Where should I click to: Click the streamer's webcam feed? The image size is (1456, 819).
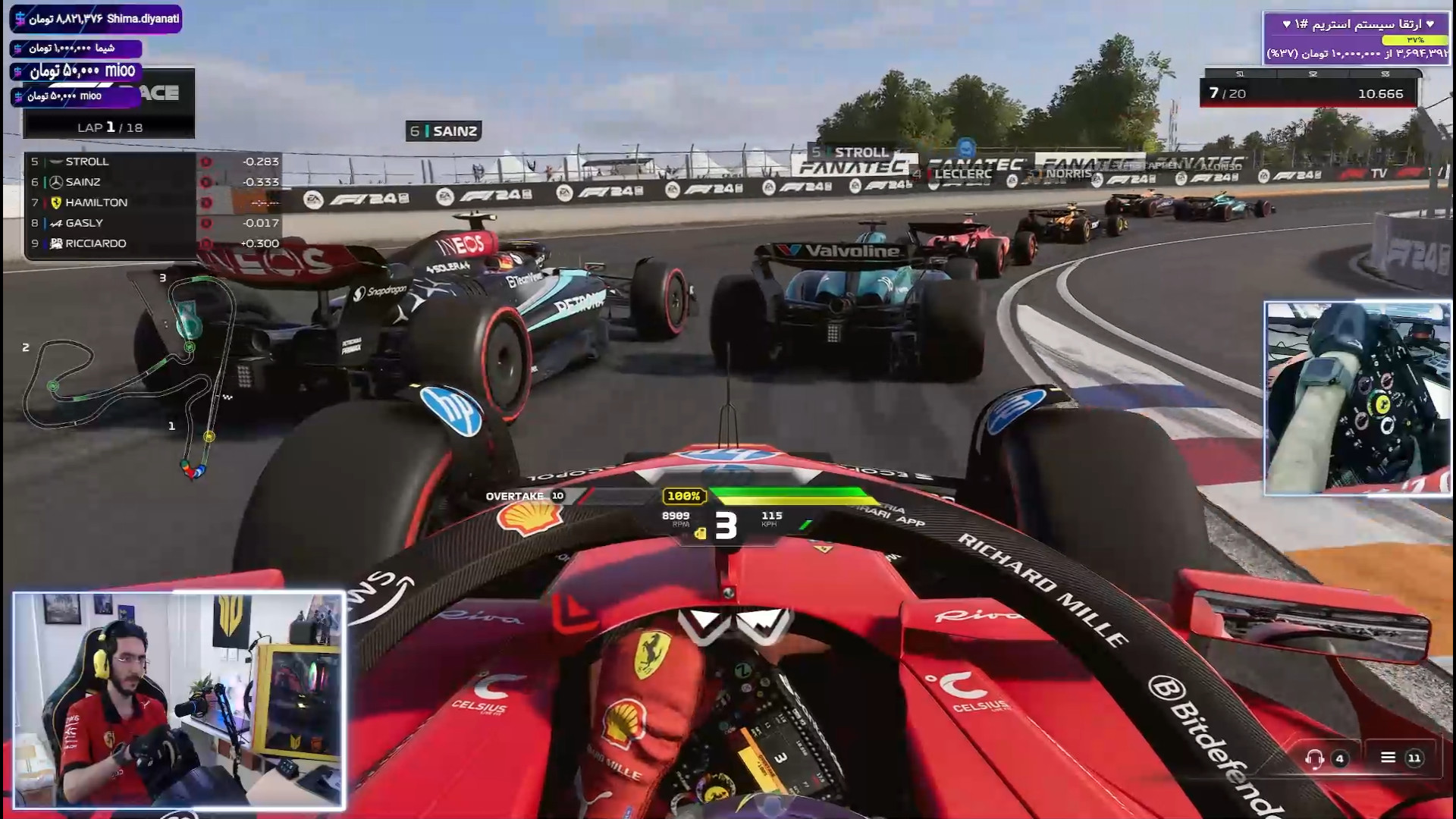click(x=178, y=699)
